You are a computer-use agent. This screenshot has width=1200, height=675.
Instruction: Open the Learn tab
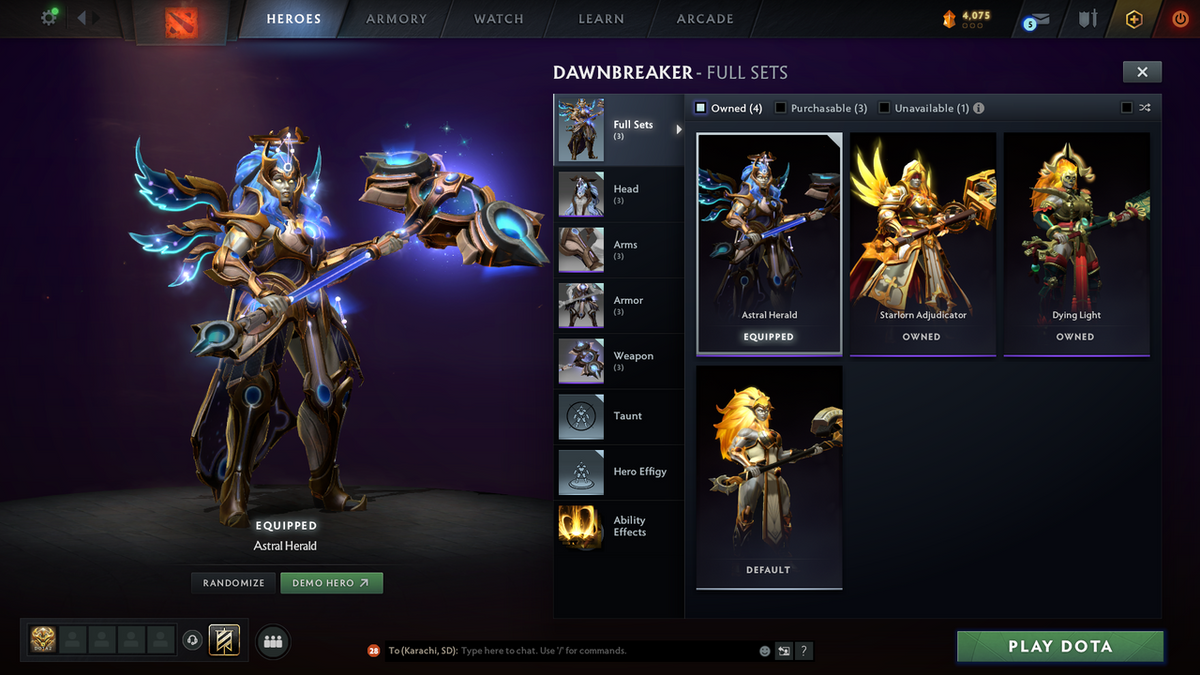tap(601, 19)
